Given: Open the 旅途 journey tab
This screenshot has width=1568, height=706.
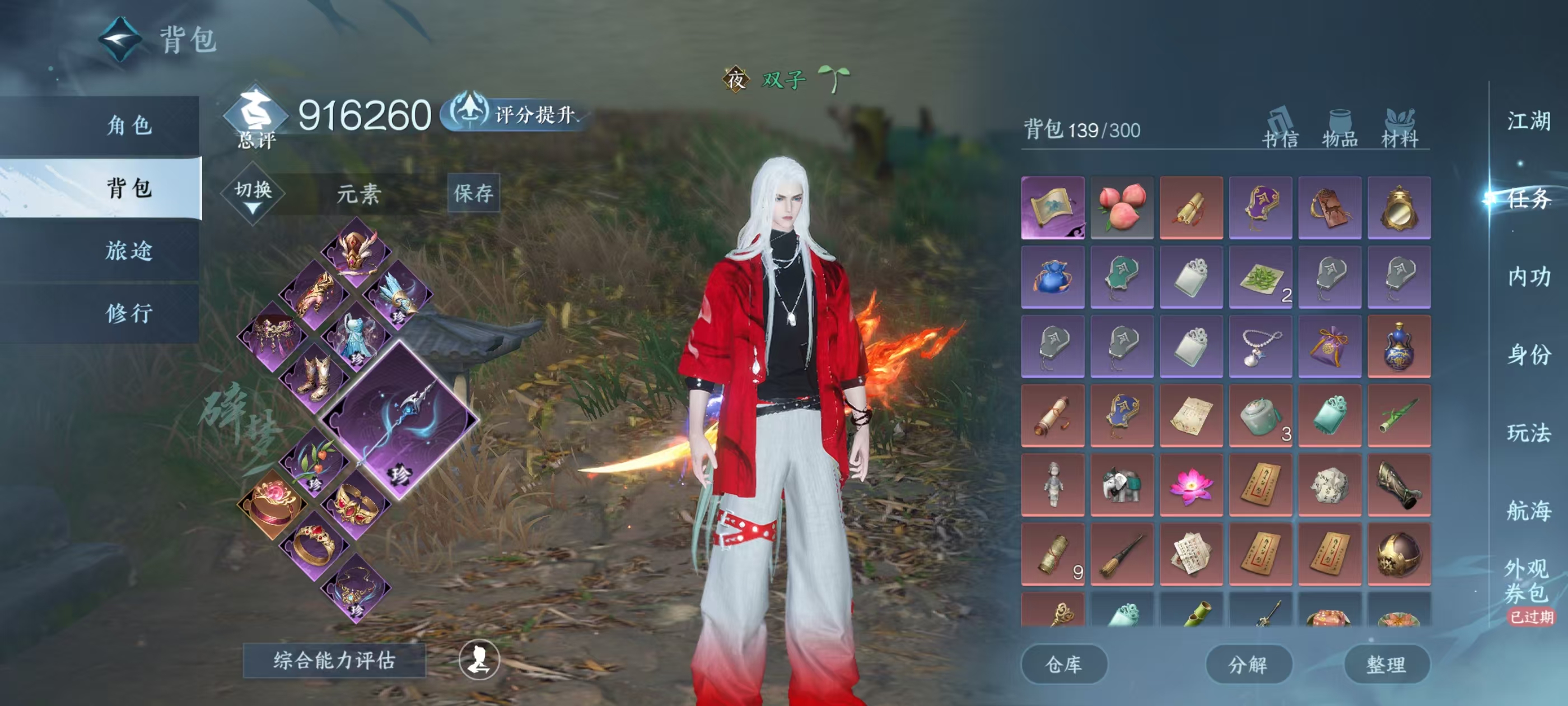Looking at the screenshot, I should pyautogui.click(x=129, y=250).
